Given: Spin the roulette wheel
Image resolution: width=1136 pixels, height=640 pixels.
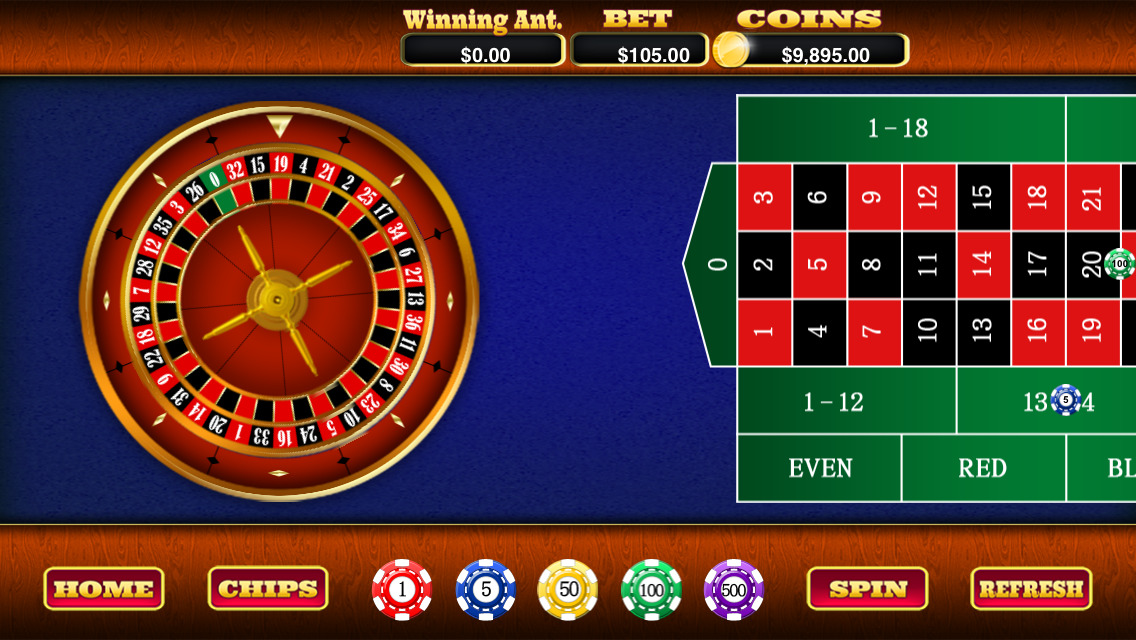Looking at the screenshot, I should [x=867, y=589].
